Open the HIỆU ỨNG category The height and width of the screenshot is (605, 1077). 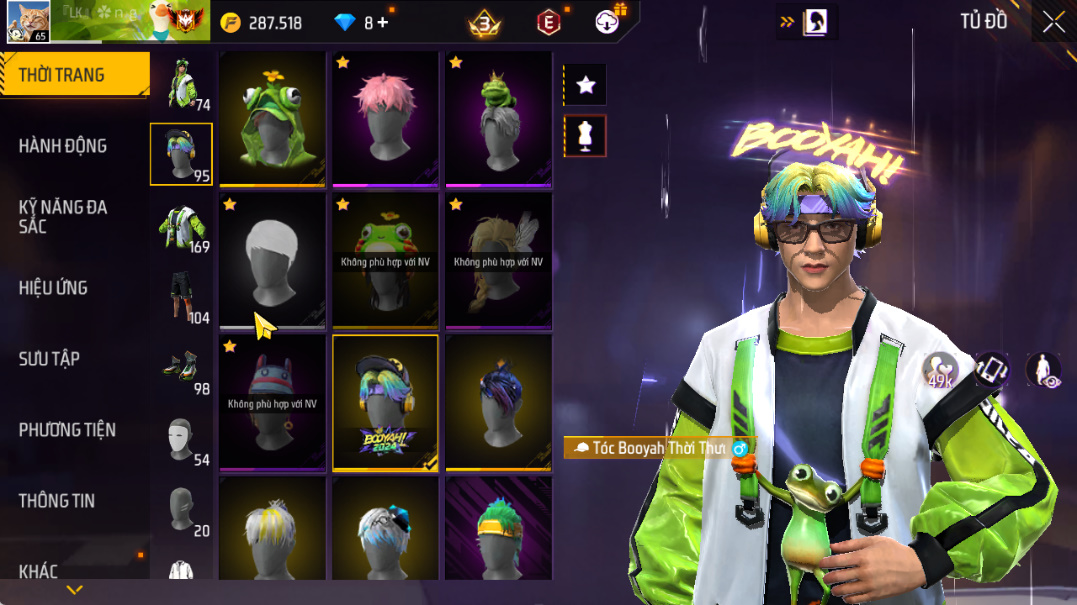point(53,288)
